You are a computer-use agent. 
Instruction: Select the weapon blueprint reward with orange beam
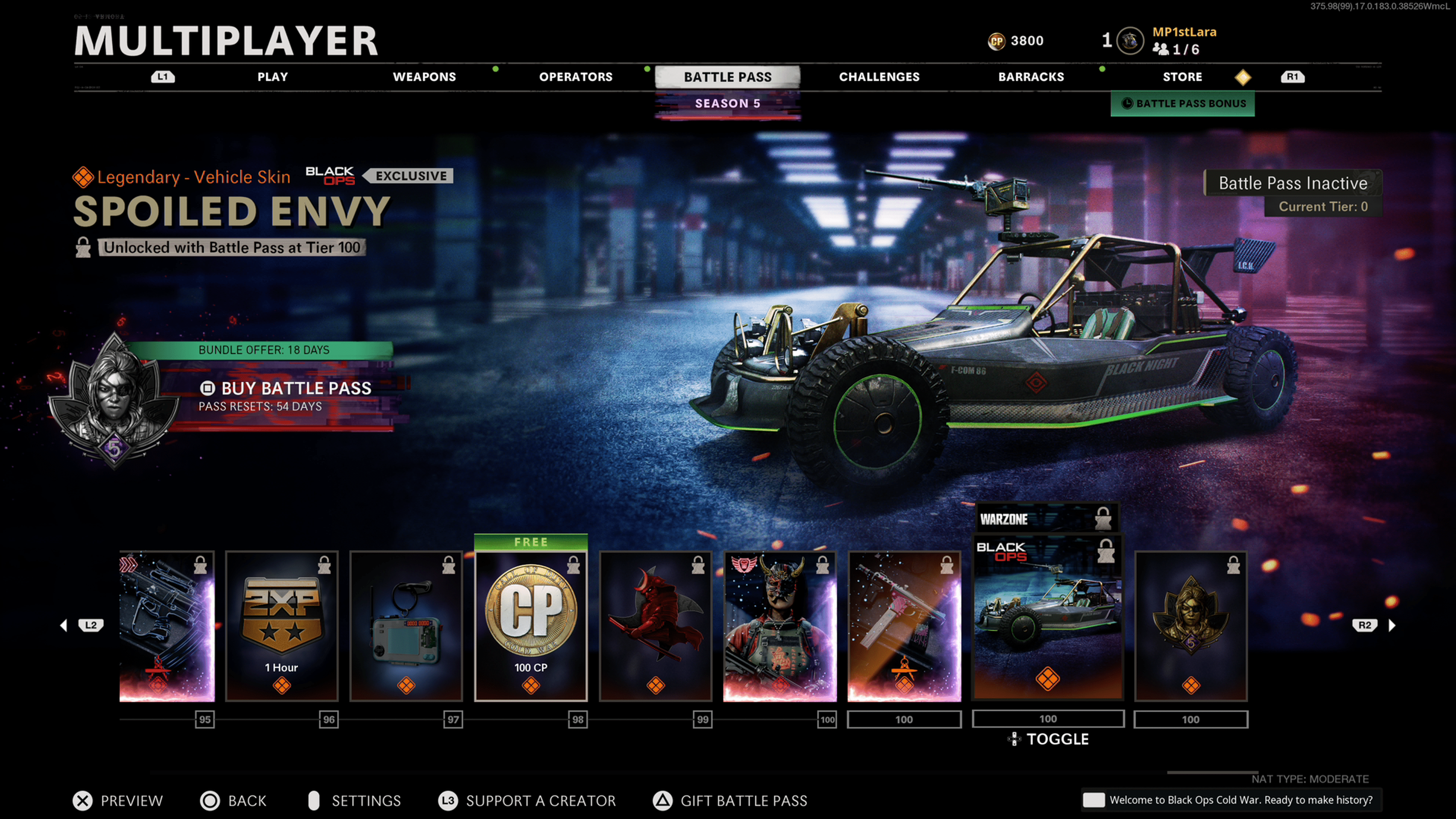point(904,626)
